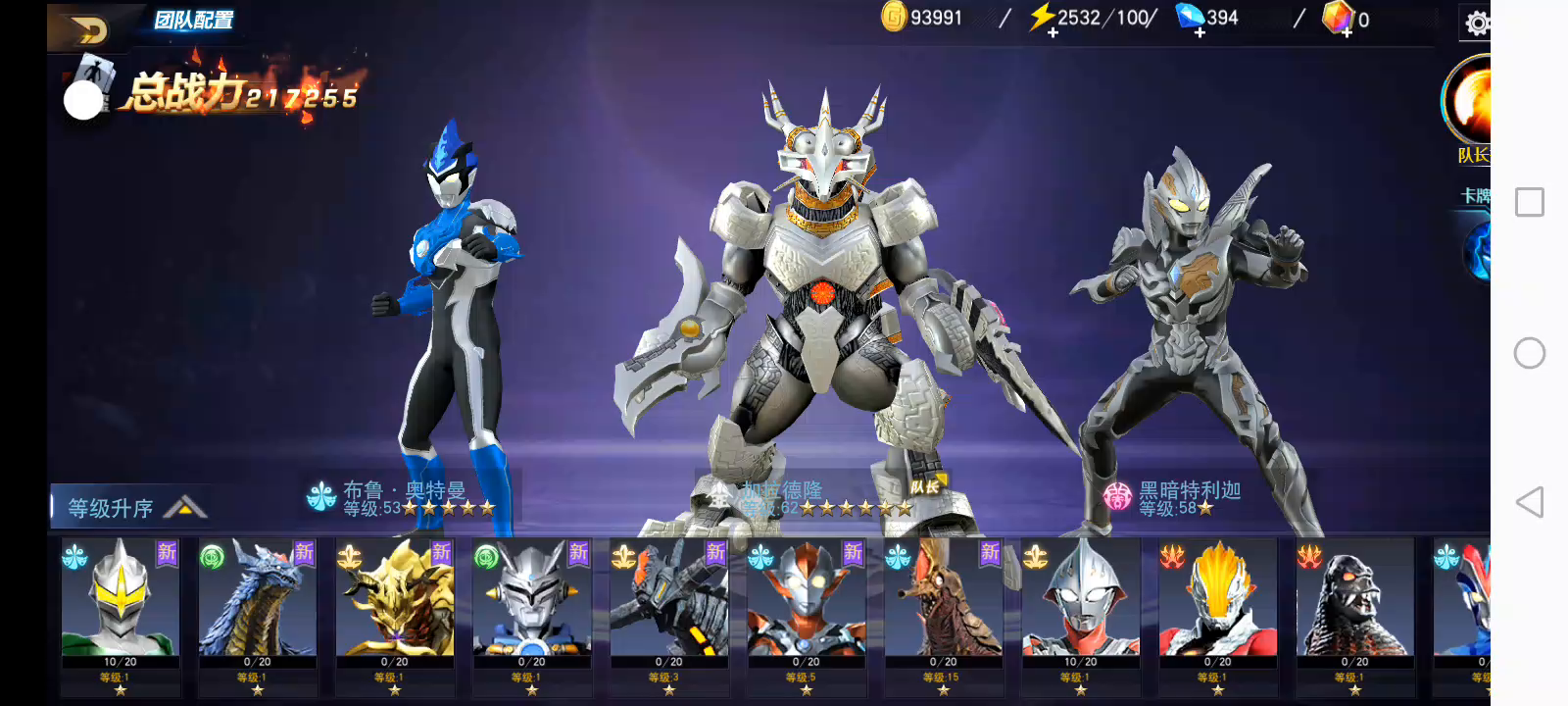Select the 队长 captain skill icon
Viewport: 1568px width, 706px height.
point(1470,105)
